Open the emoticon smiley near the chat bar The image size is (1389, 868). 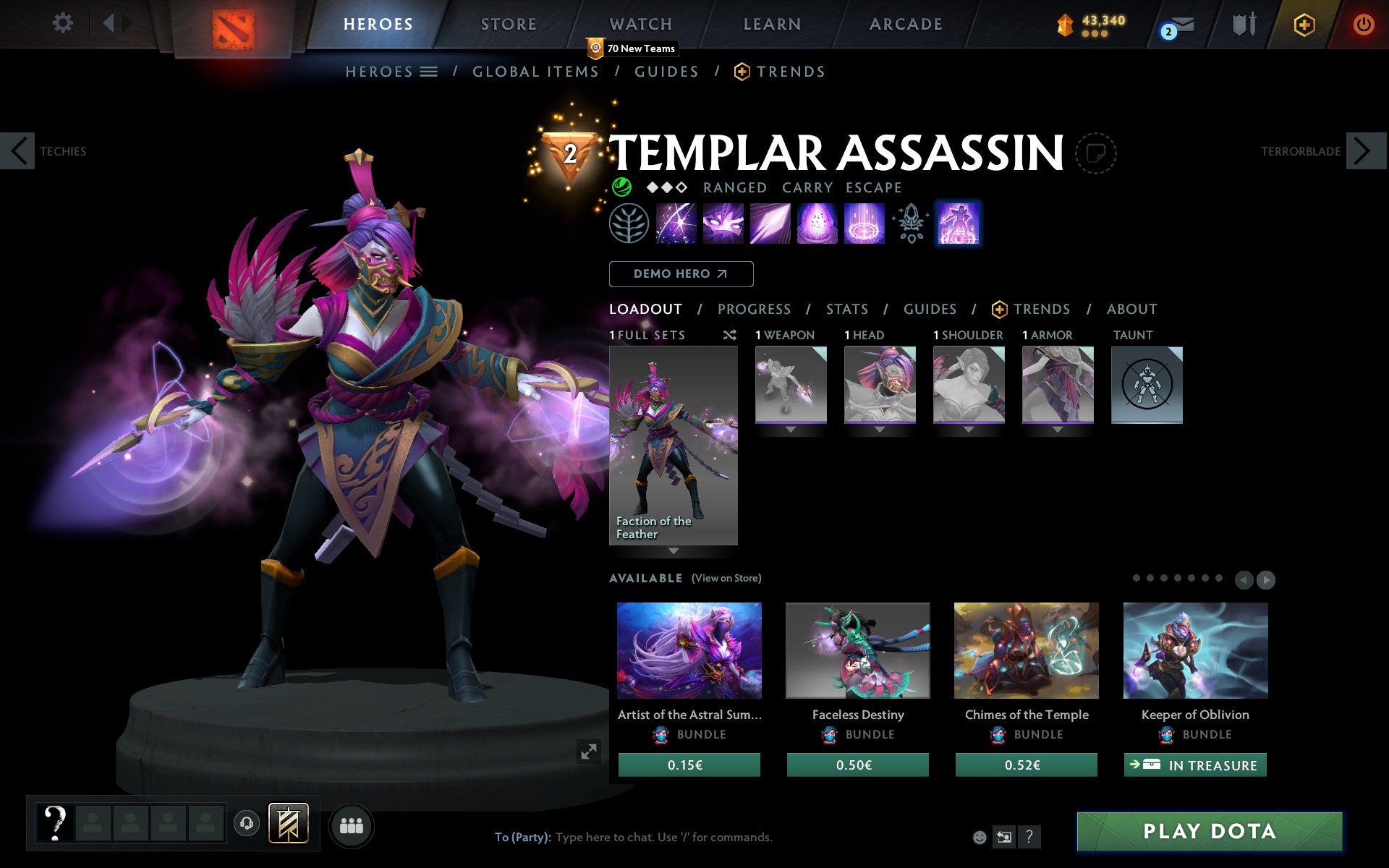click(980, 837)
